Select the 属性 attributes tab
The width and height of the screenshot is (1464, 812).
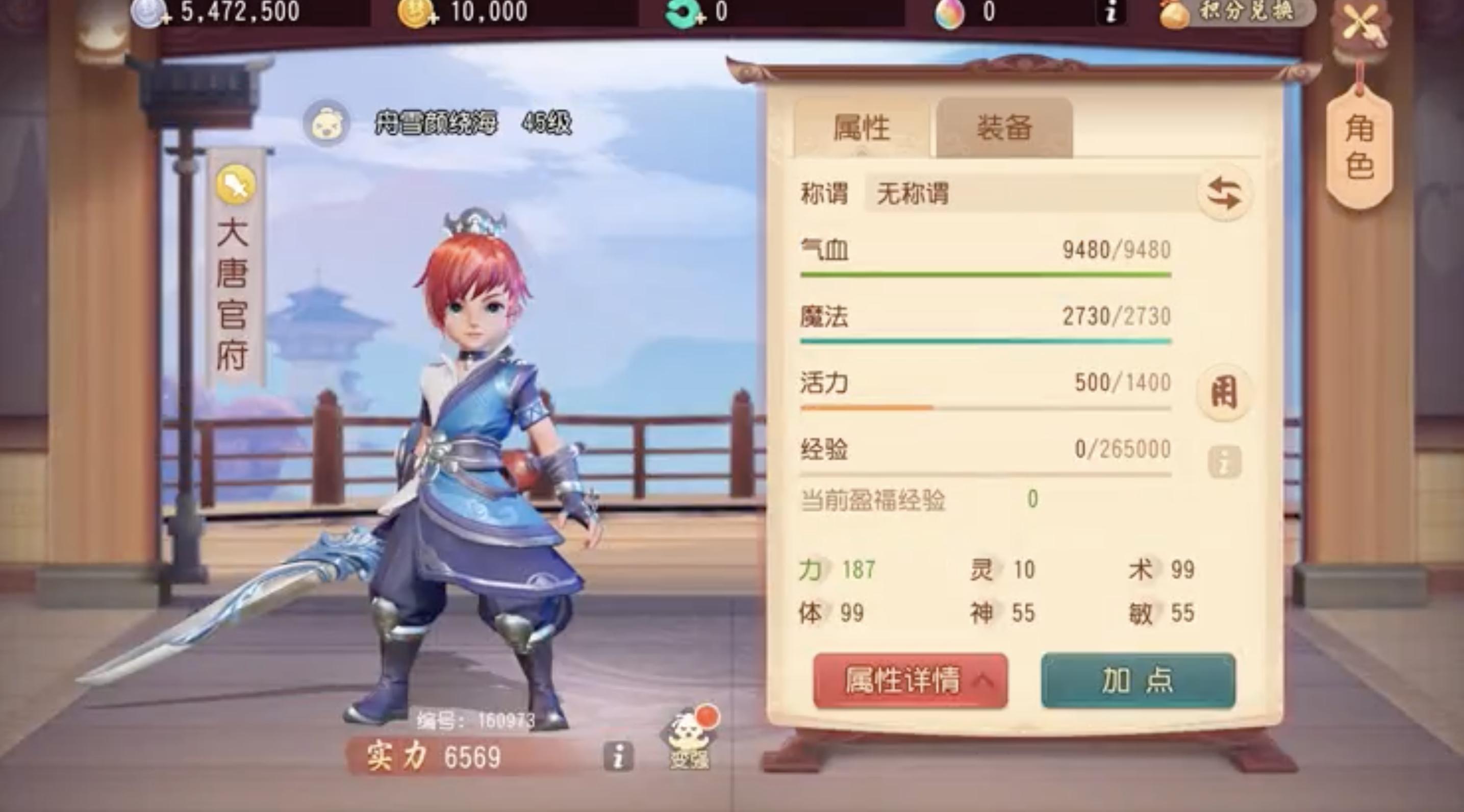865,128
